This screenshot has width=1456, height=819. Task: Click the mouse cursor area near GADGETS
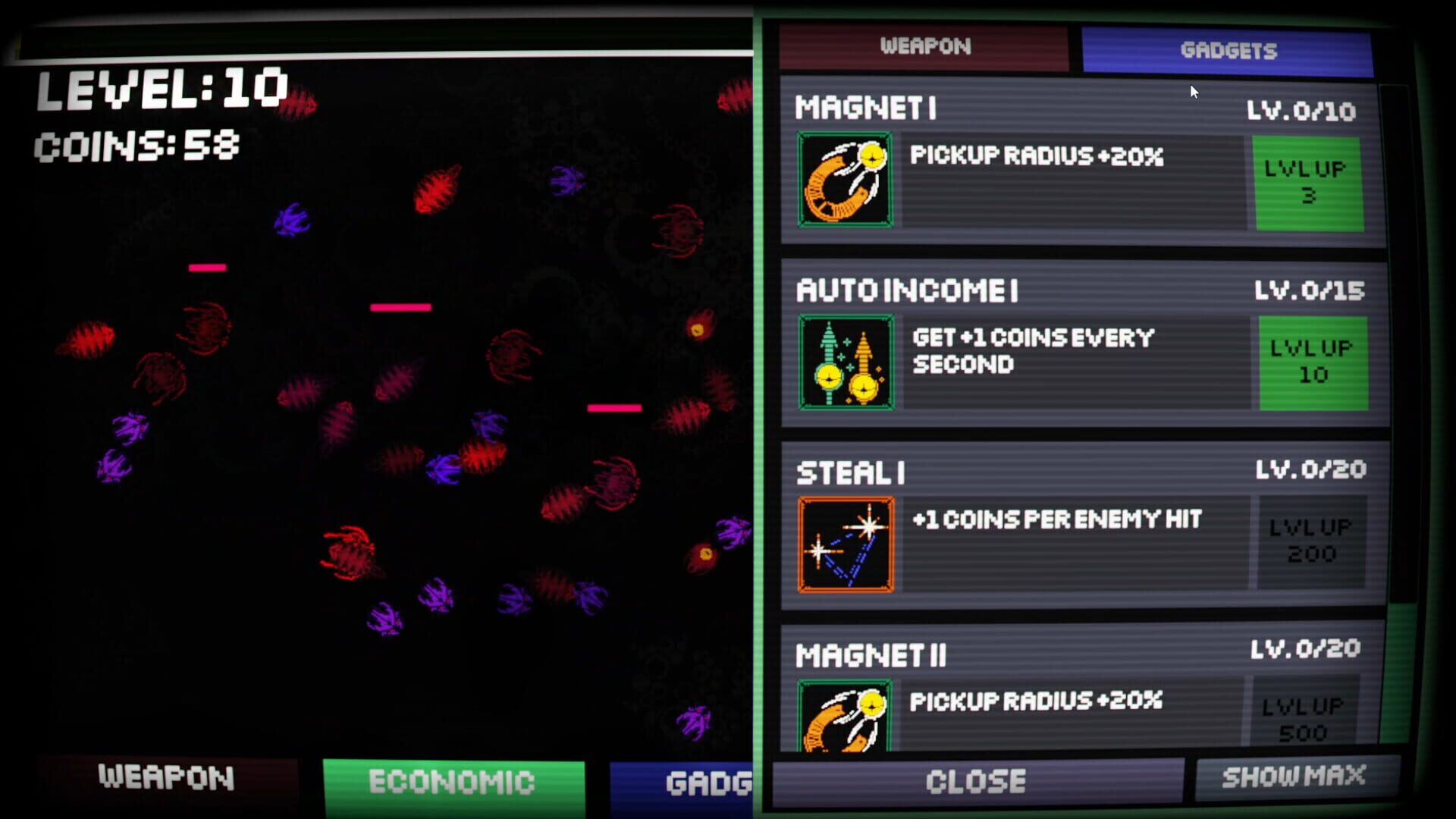click(x=1193, y=91)
